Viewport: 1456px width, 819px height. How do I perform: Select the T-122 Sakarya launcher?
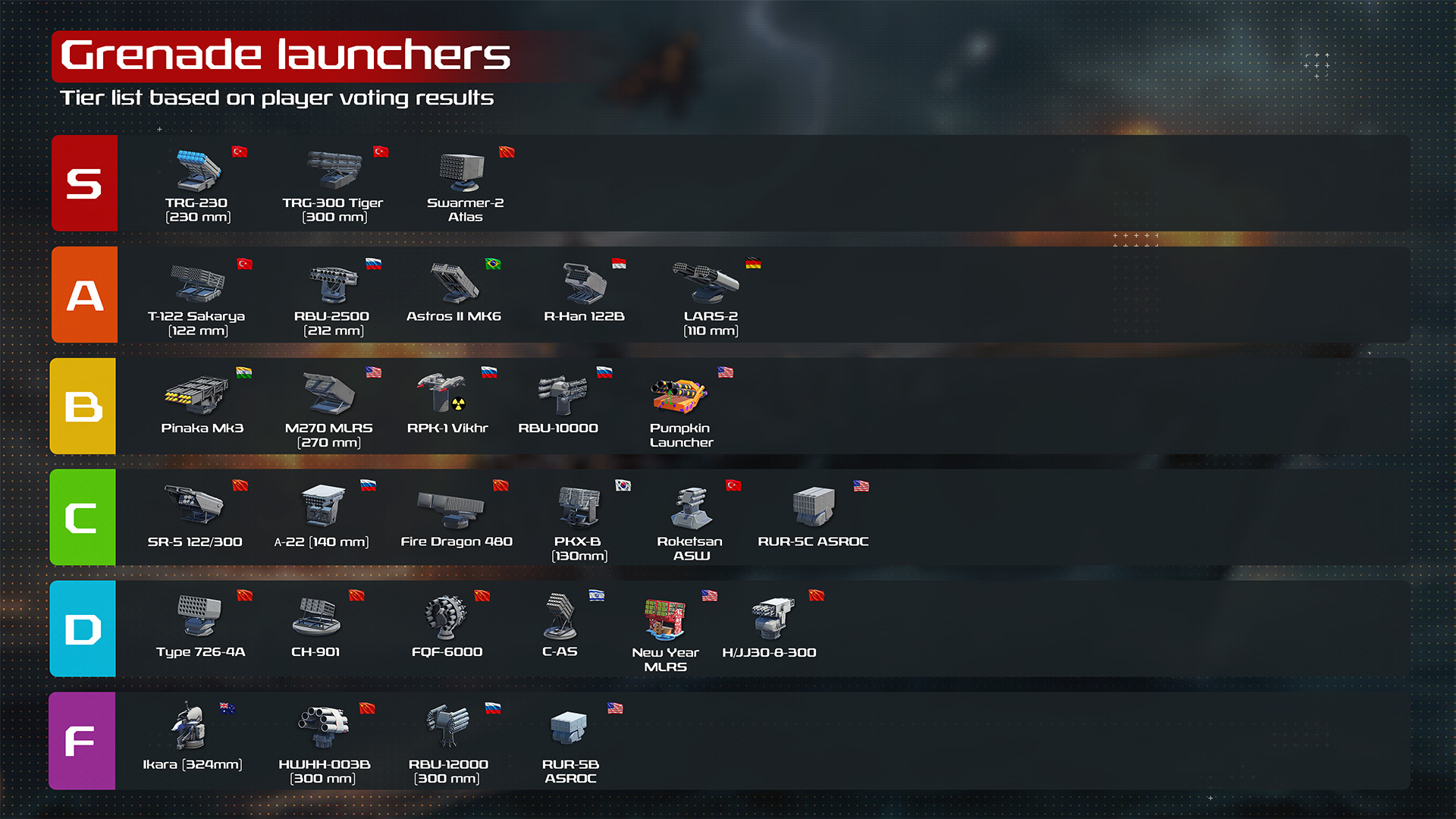coord(197,284)
